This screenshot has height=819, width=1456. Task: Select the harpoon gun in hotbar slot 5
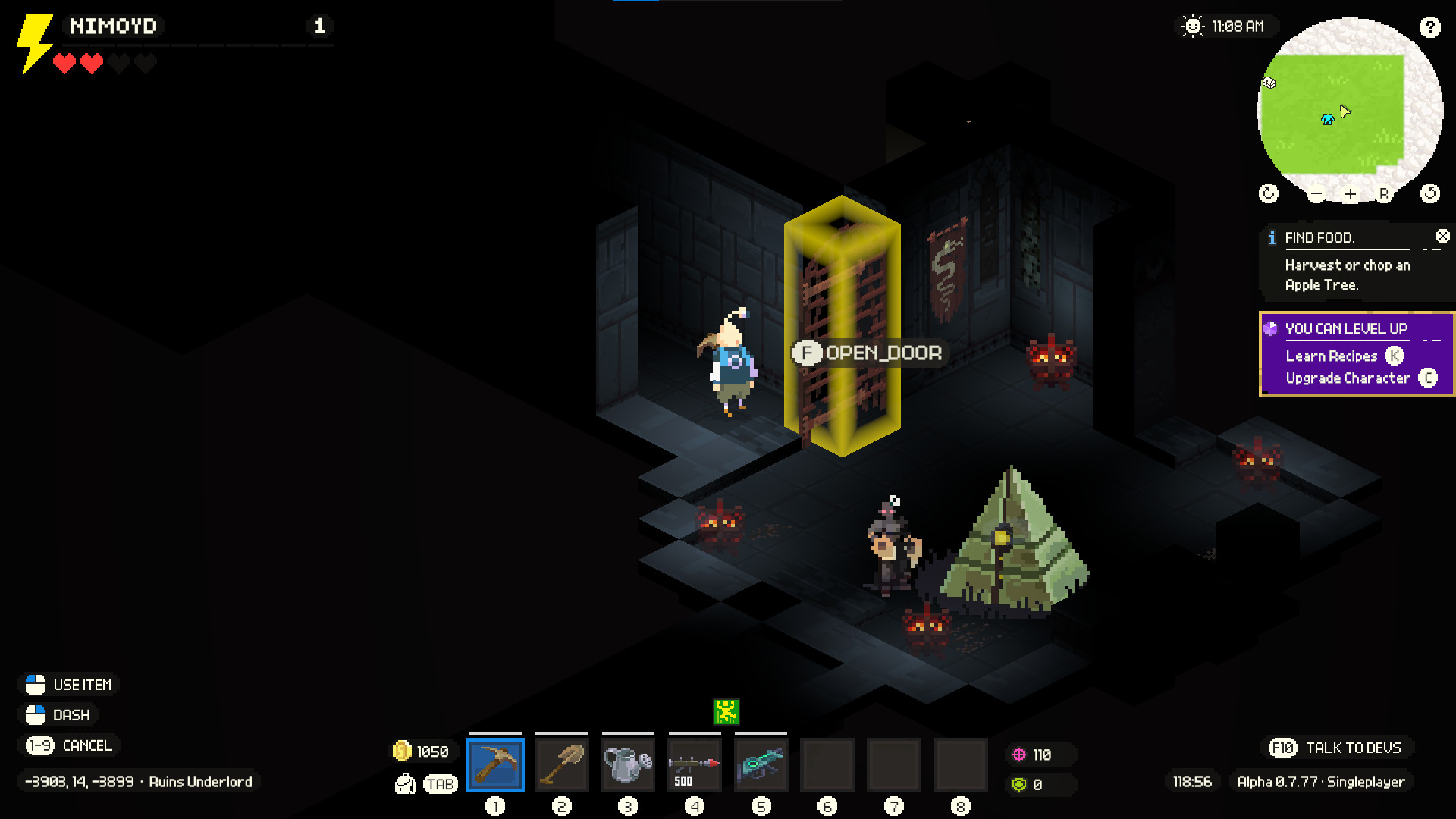[x=761, y=764]
